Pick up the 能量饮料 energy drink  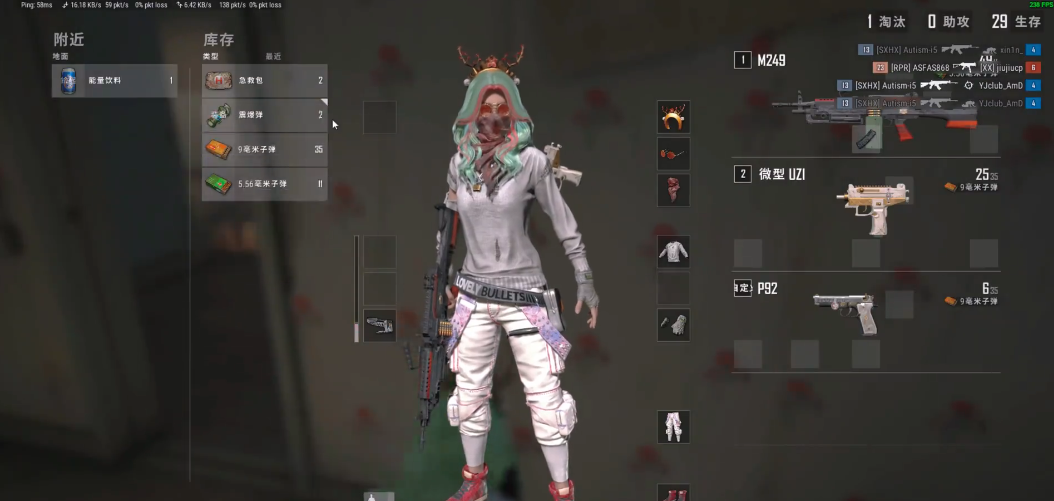tap(114, 81)
